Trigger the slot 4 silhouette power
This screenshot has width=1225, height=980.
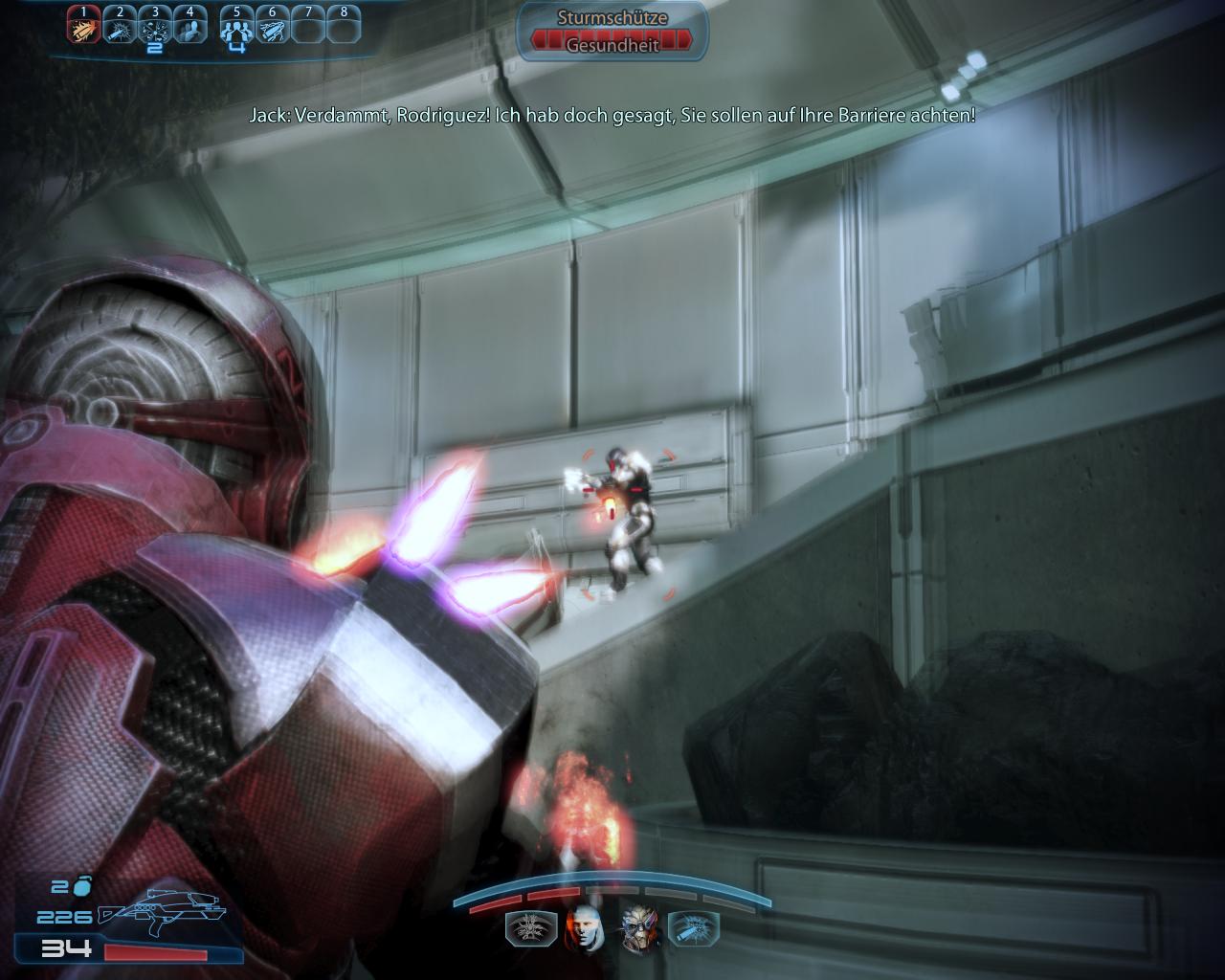(189, 28)
